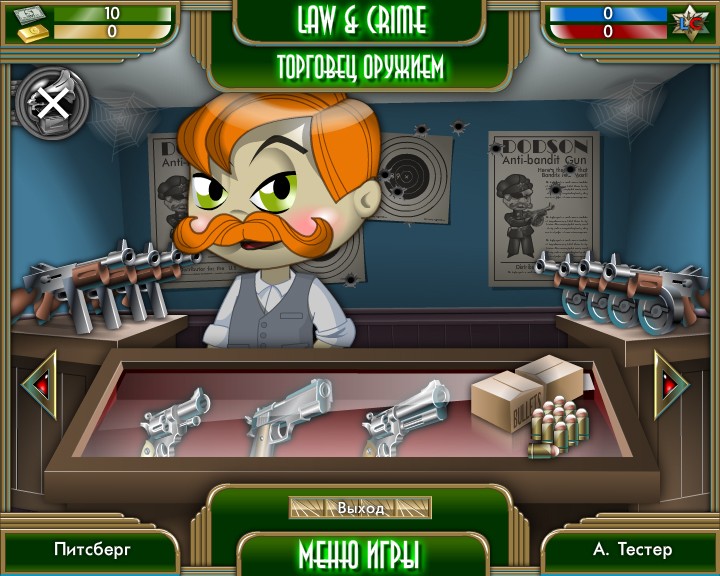Go to the next shop with right arrow
720x576 pixels.
672,383
